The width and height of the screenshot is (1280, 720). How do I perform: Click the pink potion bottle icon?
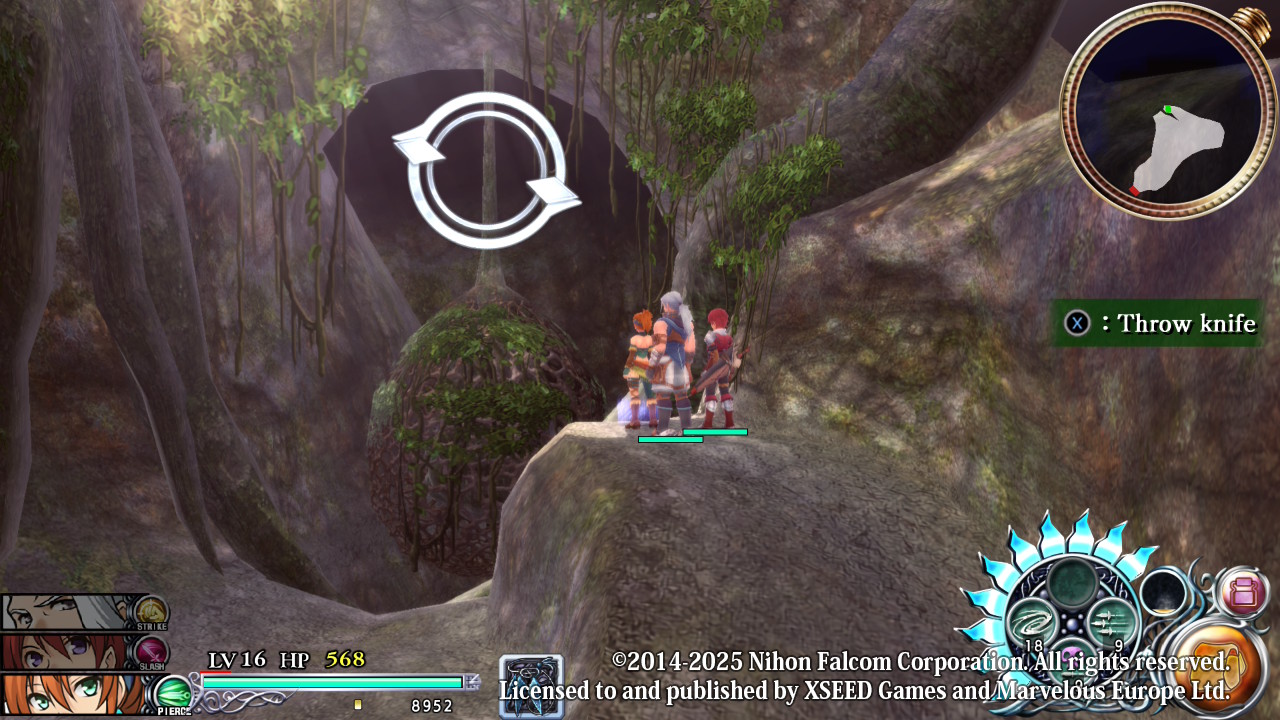(1243, 592)
